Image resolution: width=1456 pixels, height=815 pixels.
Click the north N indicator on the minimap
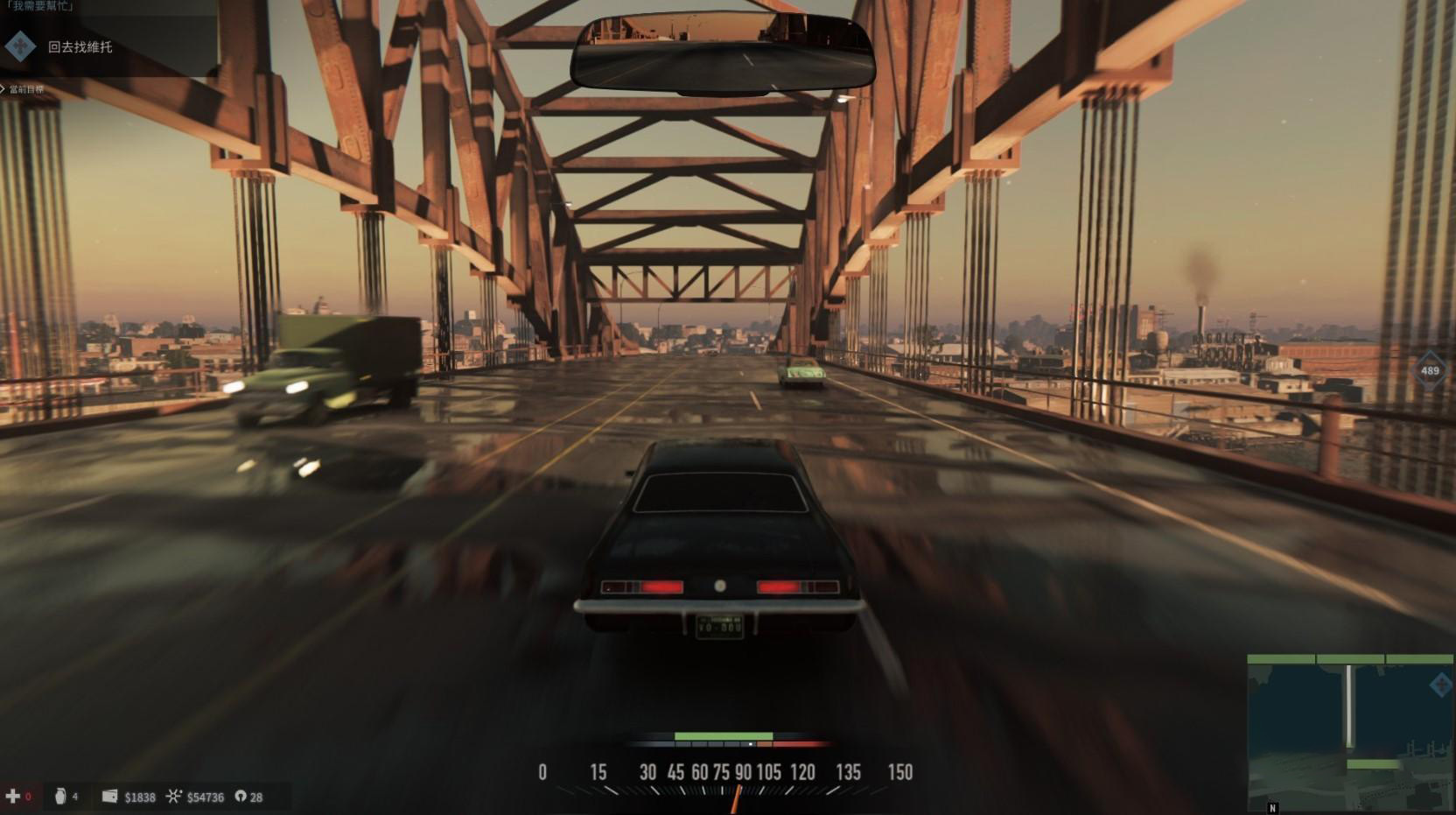click(x=1273, y=808)
